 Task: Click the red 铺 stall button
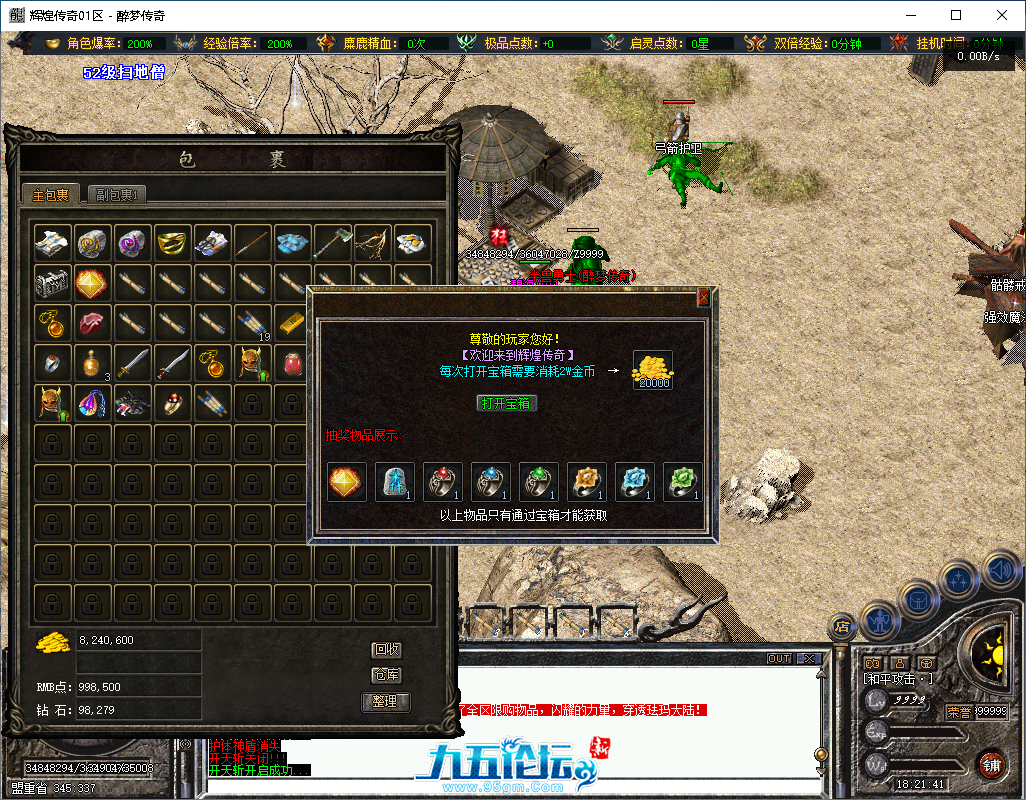point(992,765)
